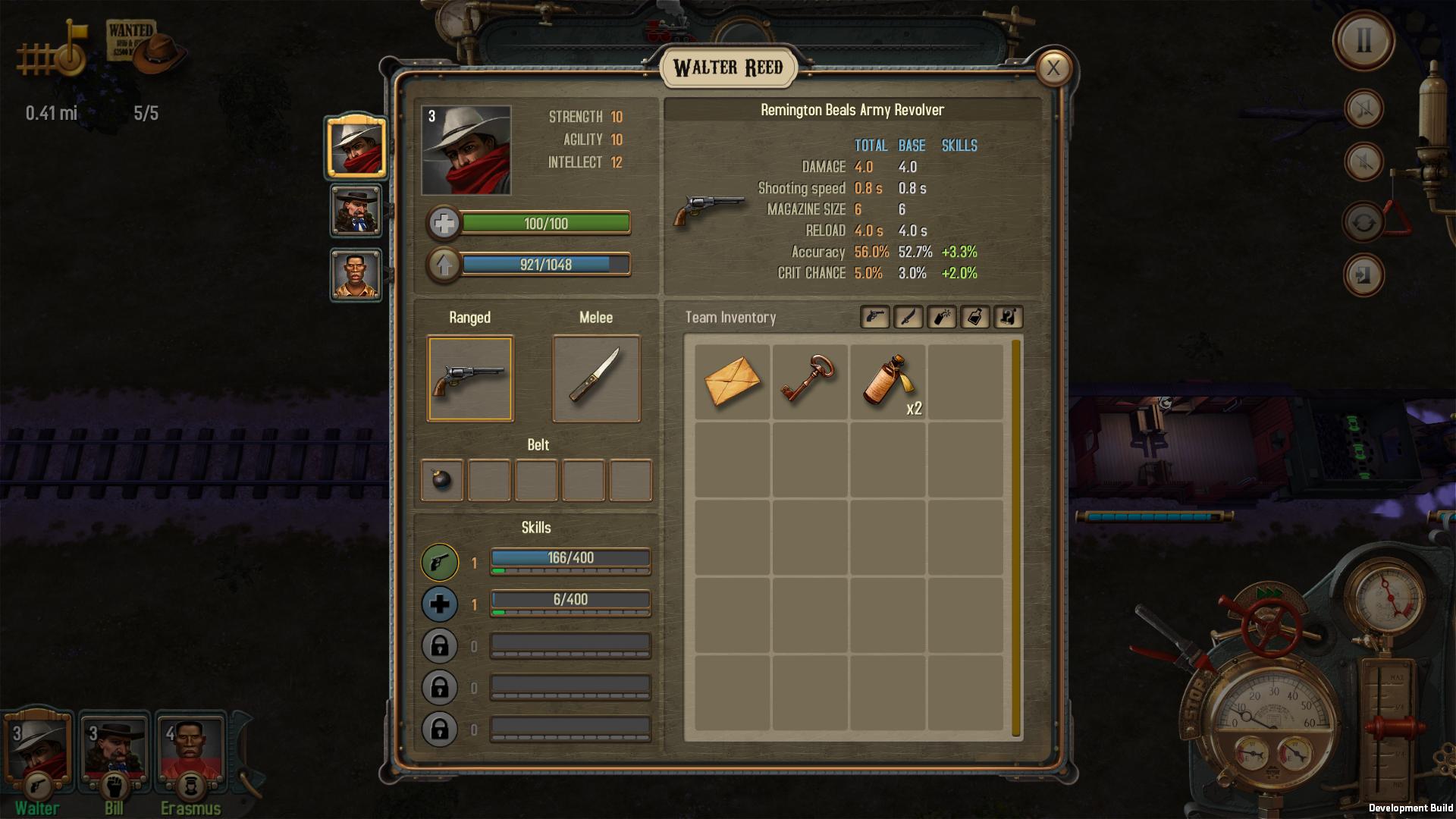Screen dimensions: 1456x819
Task: Filter team inventory by consumable bottles
Action: pos(975,317)
